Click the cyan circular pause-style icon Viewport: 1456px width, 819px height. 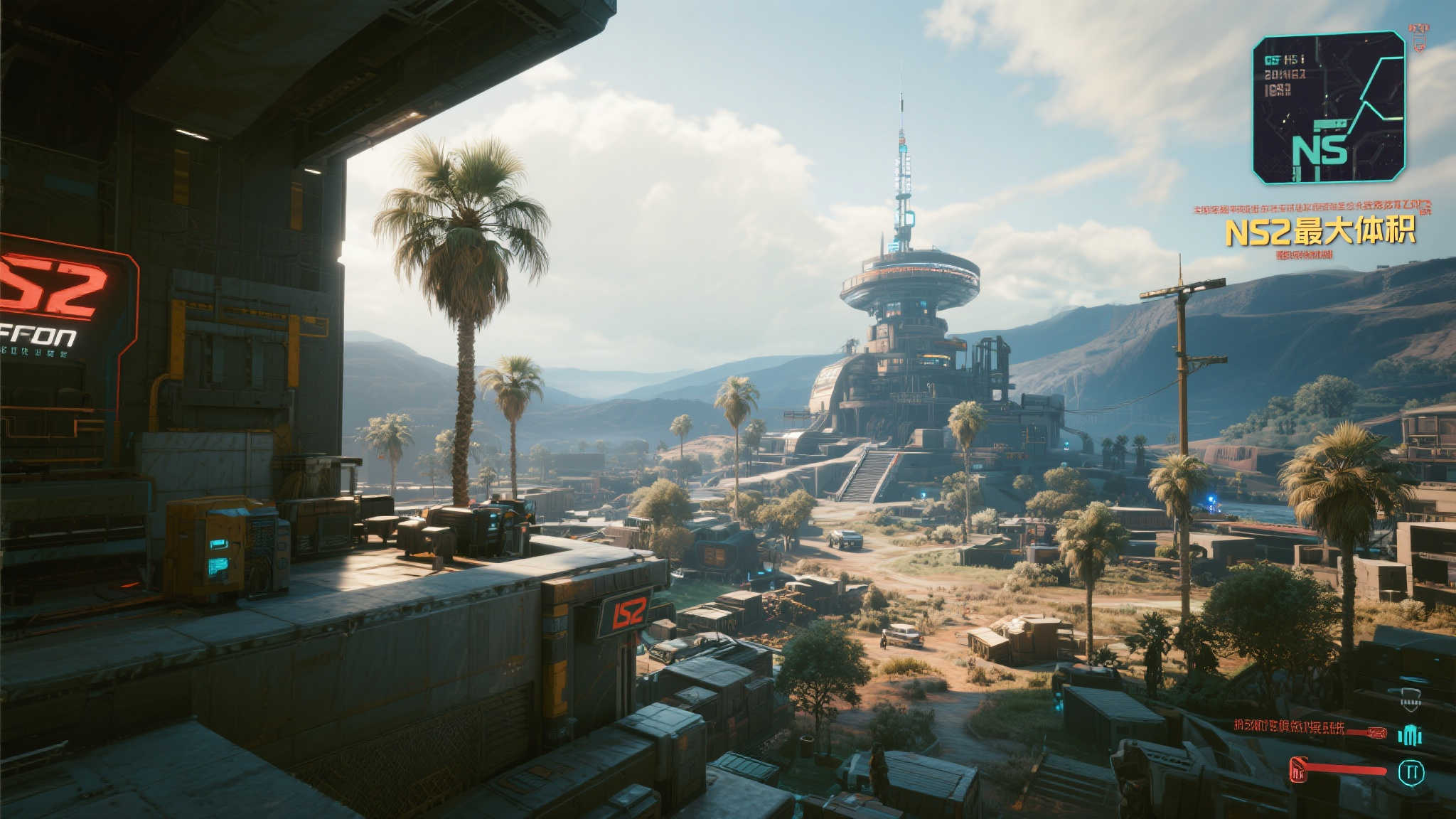[1411, 773]
